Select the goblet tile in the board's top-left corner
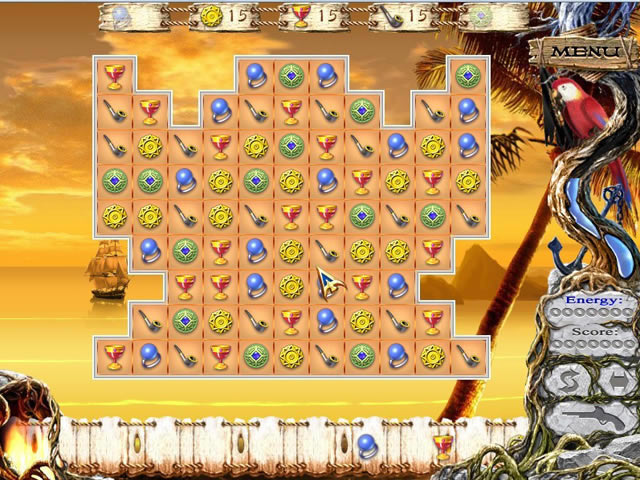The image size is (640, 480). (113, 75)
